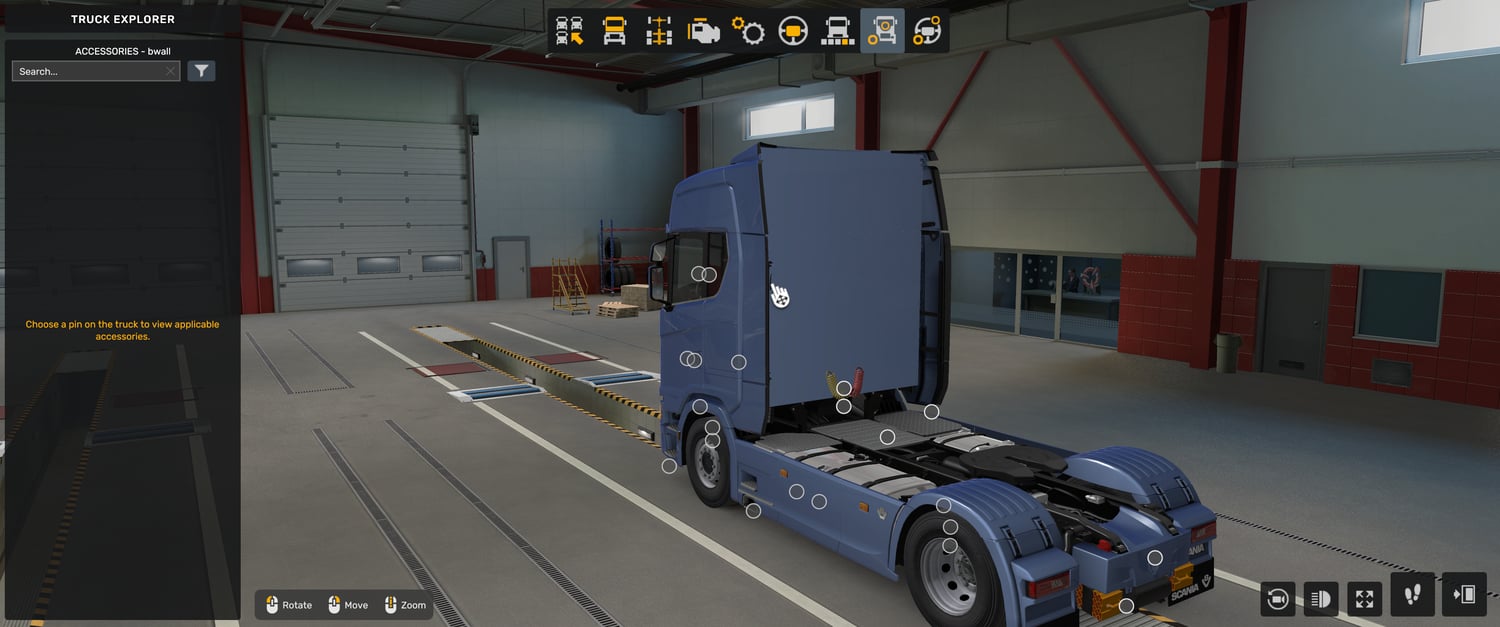
Task: Open the interior accessories steering wheel tab
Action: tap(927, 32)
